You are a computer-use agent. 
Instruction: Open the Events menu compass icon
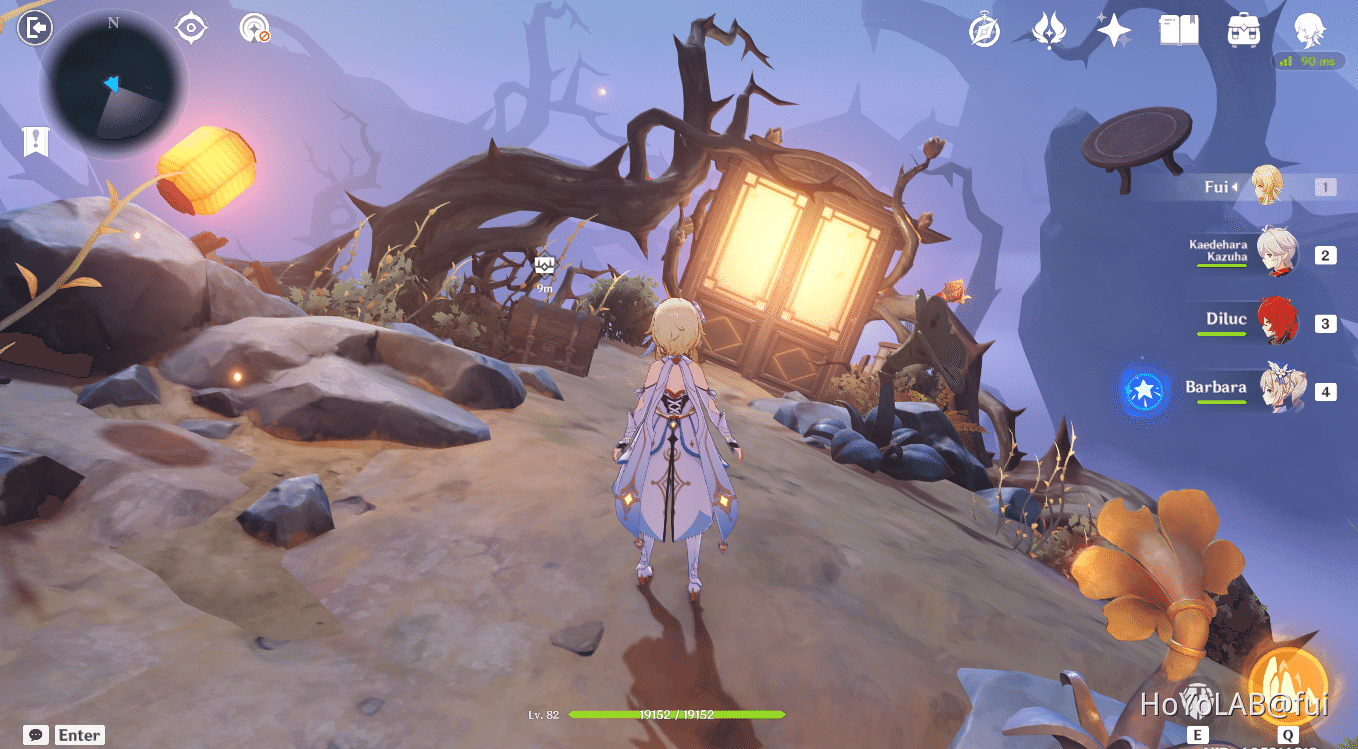coord(983,29)
